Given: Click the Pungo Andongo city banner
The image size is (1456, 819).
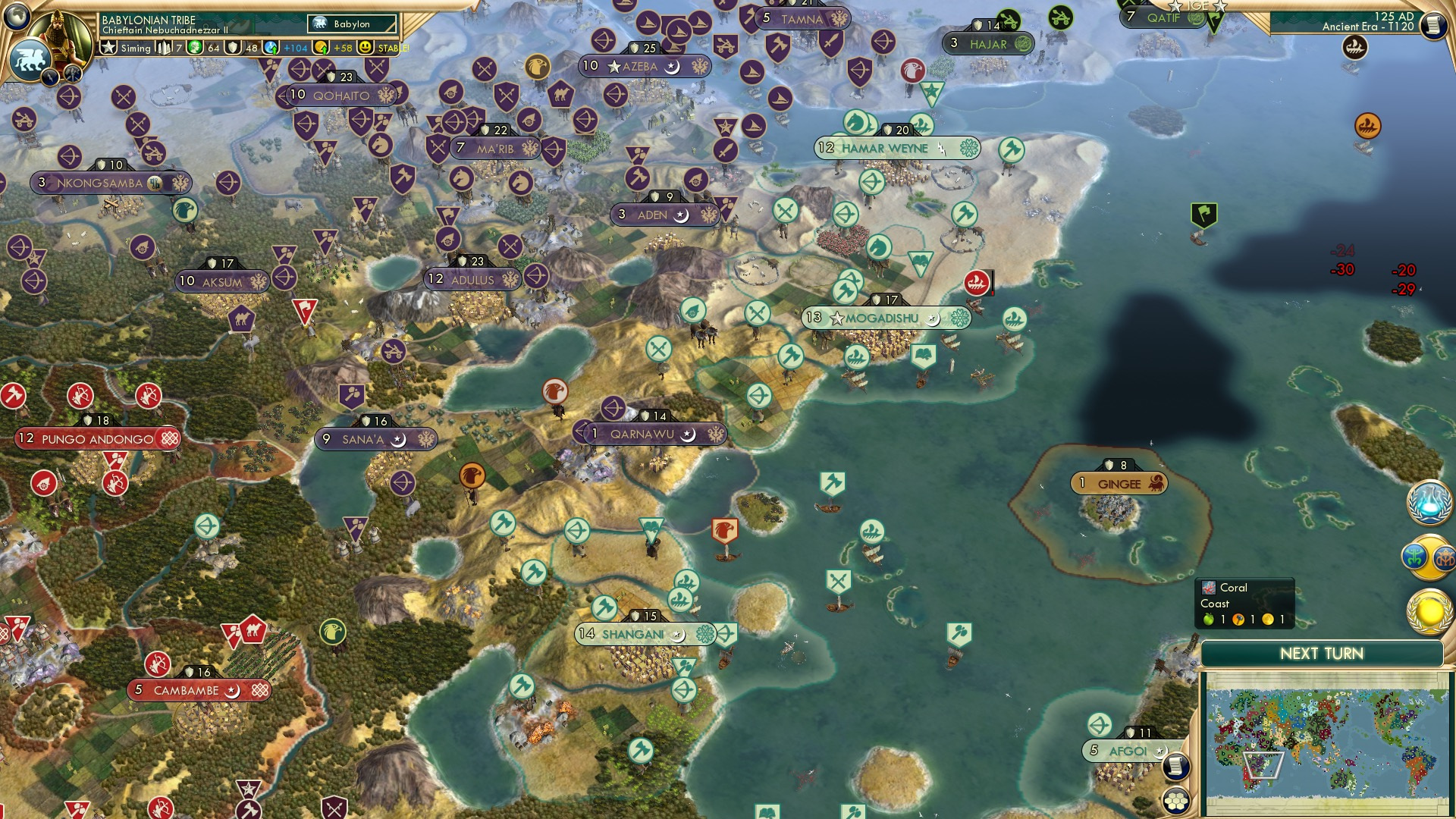Looking at the screenshot, I should [97, 439].
